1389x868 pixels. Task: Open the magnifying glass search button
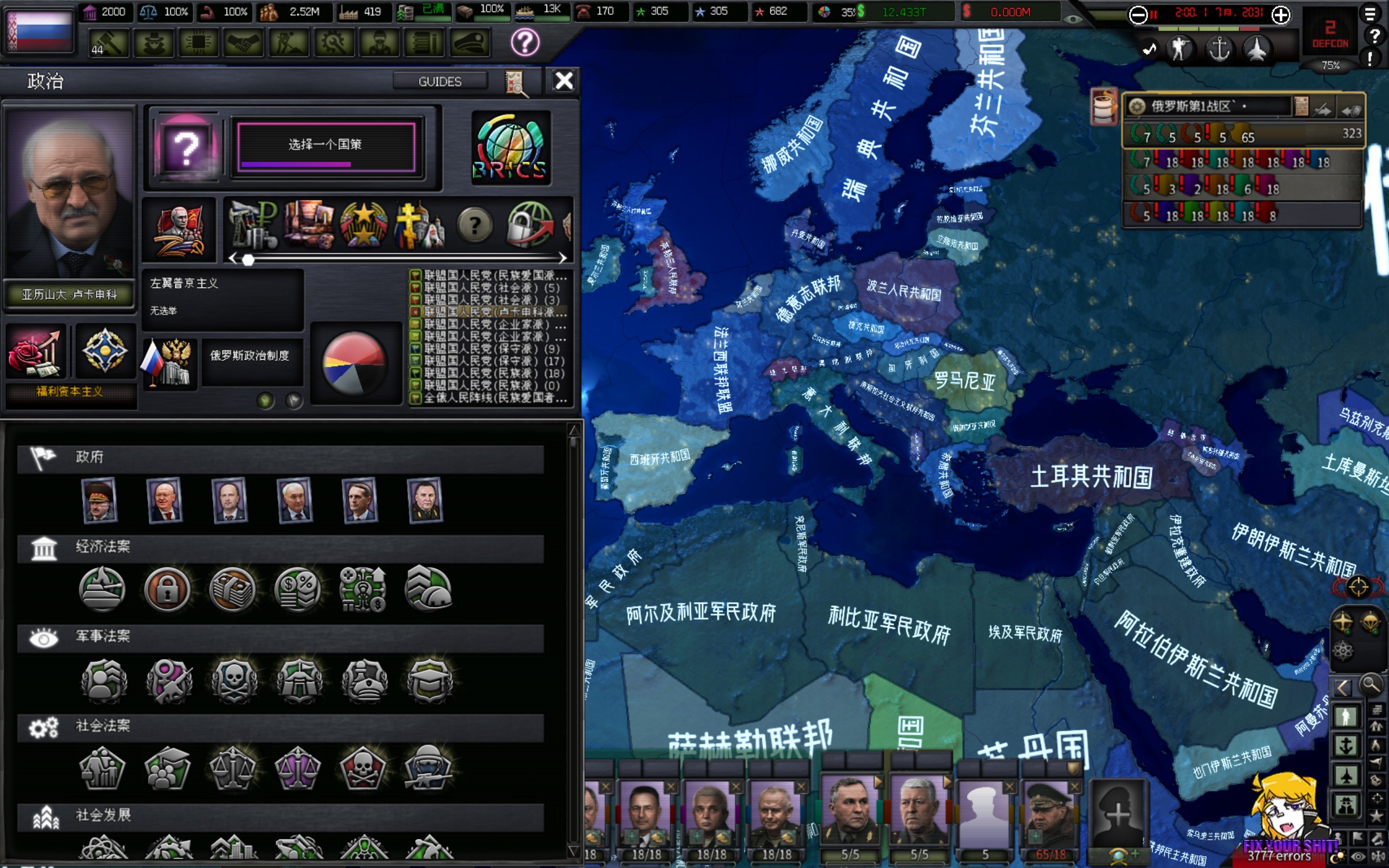tap(1371, 685)
